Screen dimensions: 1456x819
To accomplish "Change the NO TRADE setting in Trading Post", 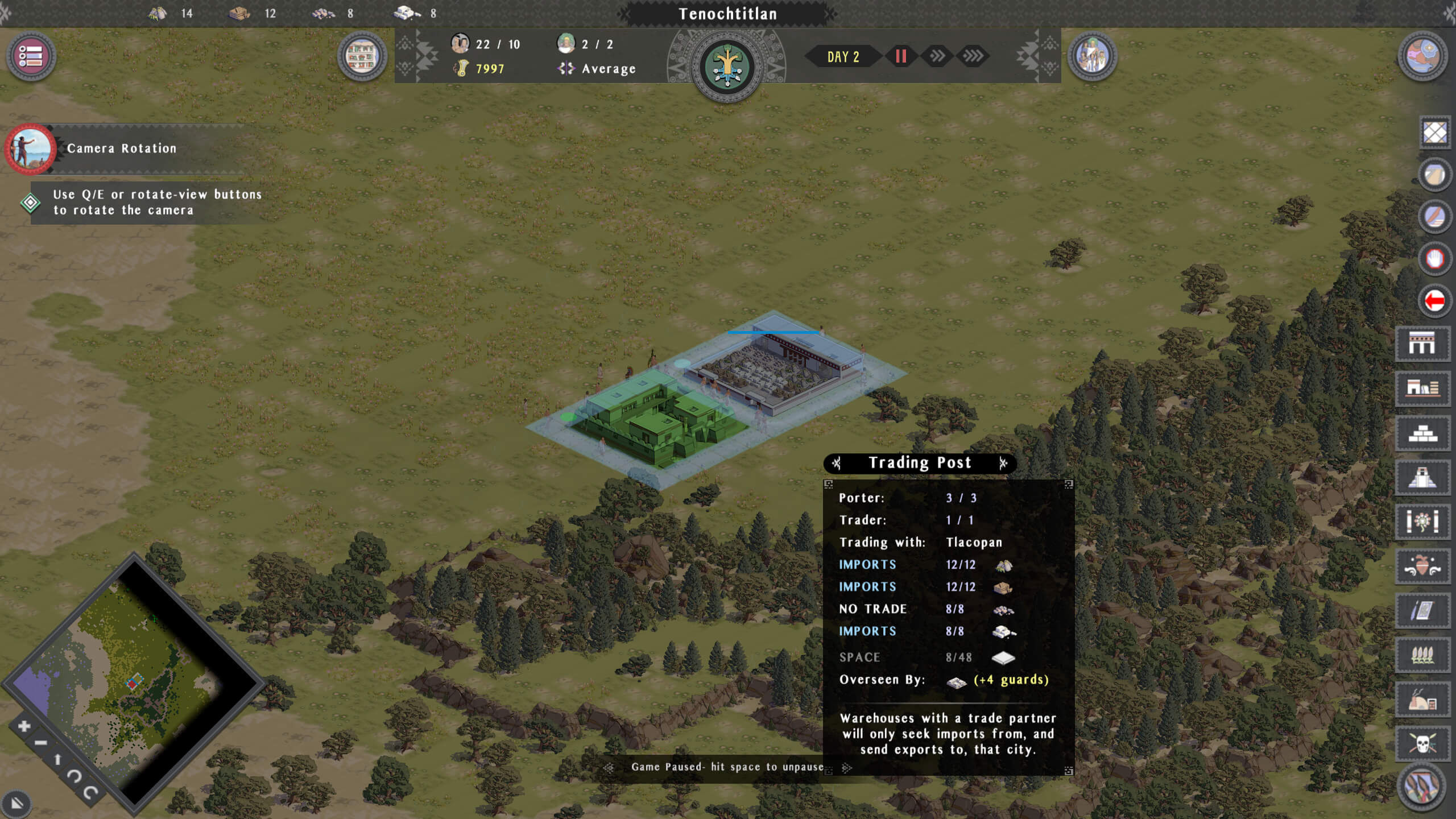I will (873, 609).
